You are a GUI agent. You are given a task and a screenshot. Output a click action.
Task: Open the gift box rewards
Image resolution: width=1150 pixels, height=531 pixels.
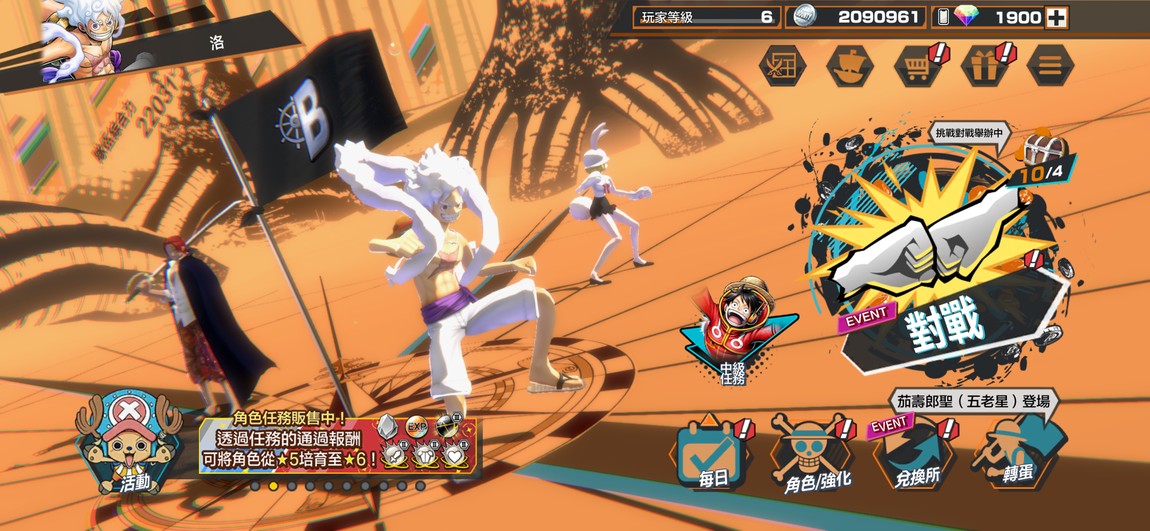tap(983, 65)
